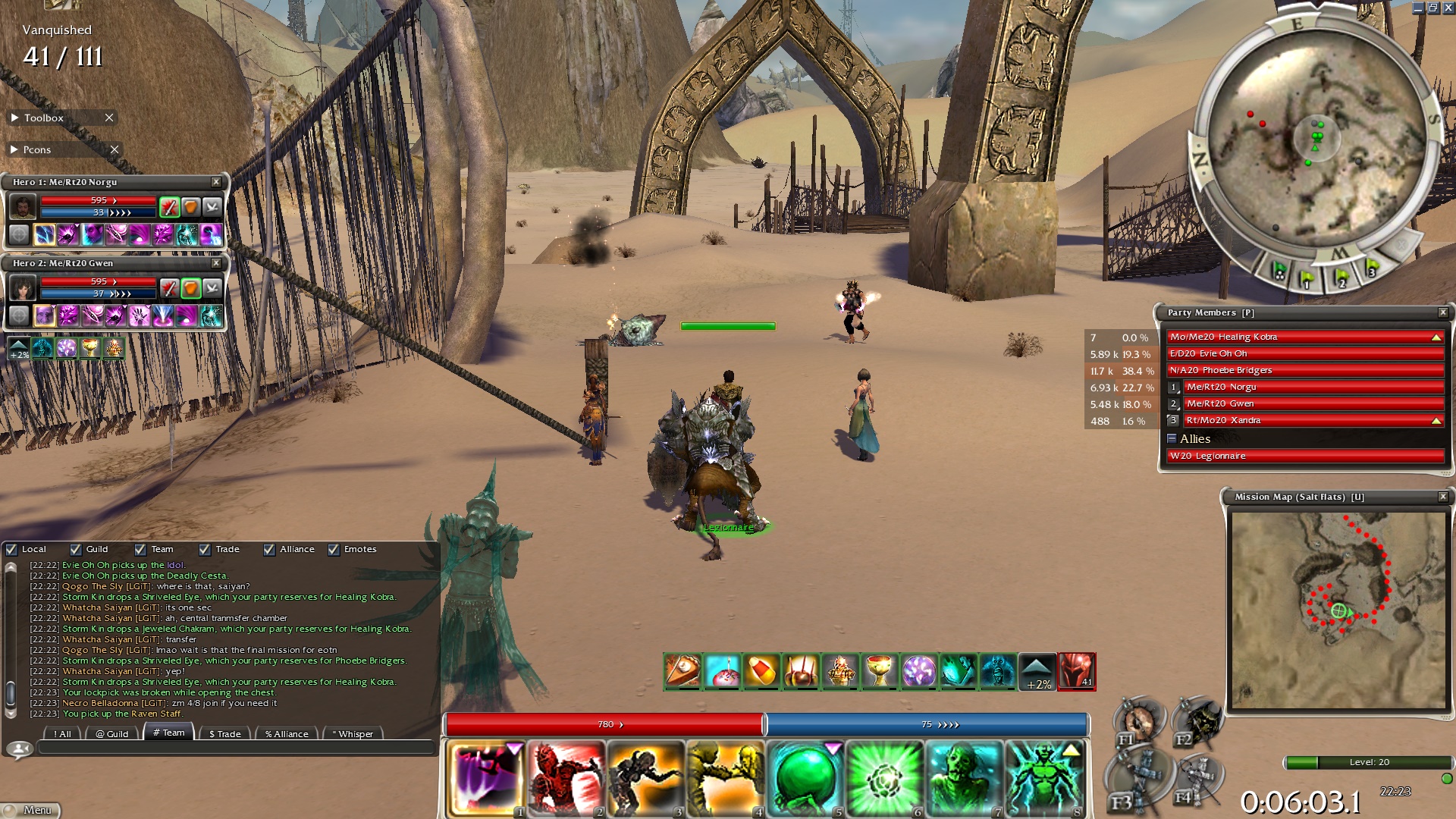The image size is (1456, 819).
Task: Open the Menu button
Action: point(31,810)
